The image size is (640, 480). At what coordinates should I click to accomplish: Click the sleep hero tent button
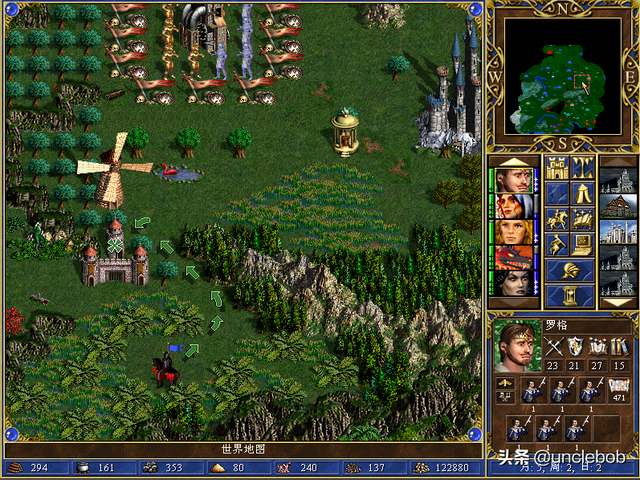pos(582,193)
